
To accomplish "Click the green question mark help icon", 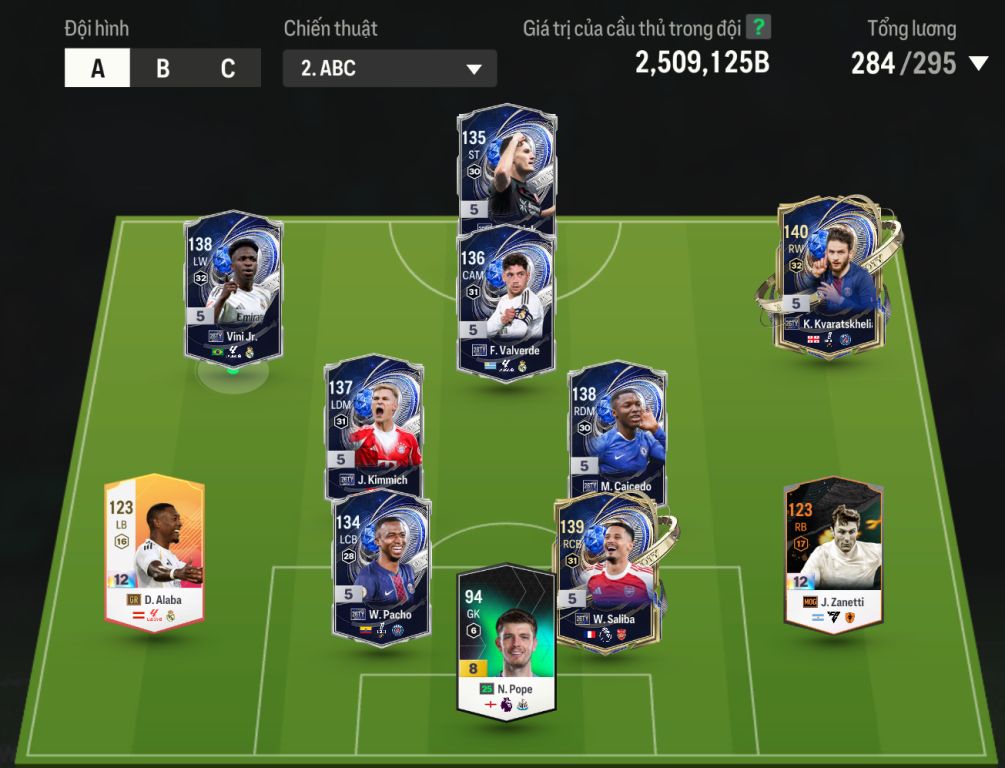I will [x=759, y=28].
